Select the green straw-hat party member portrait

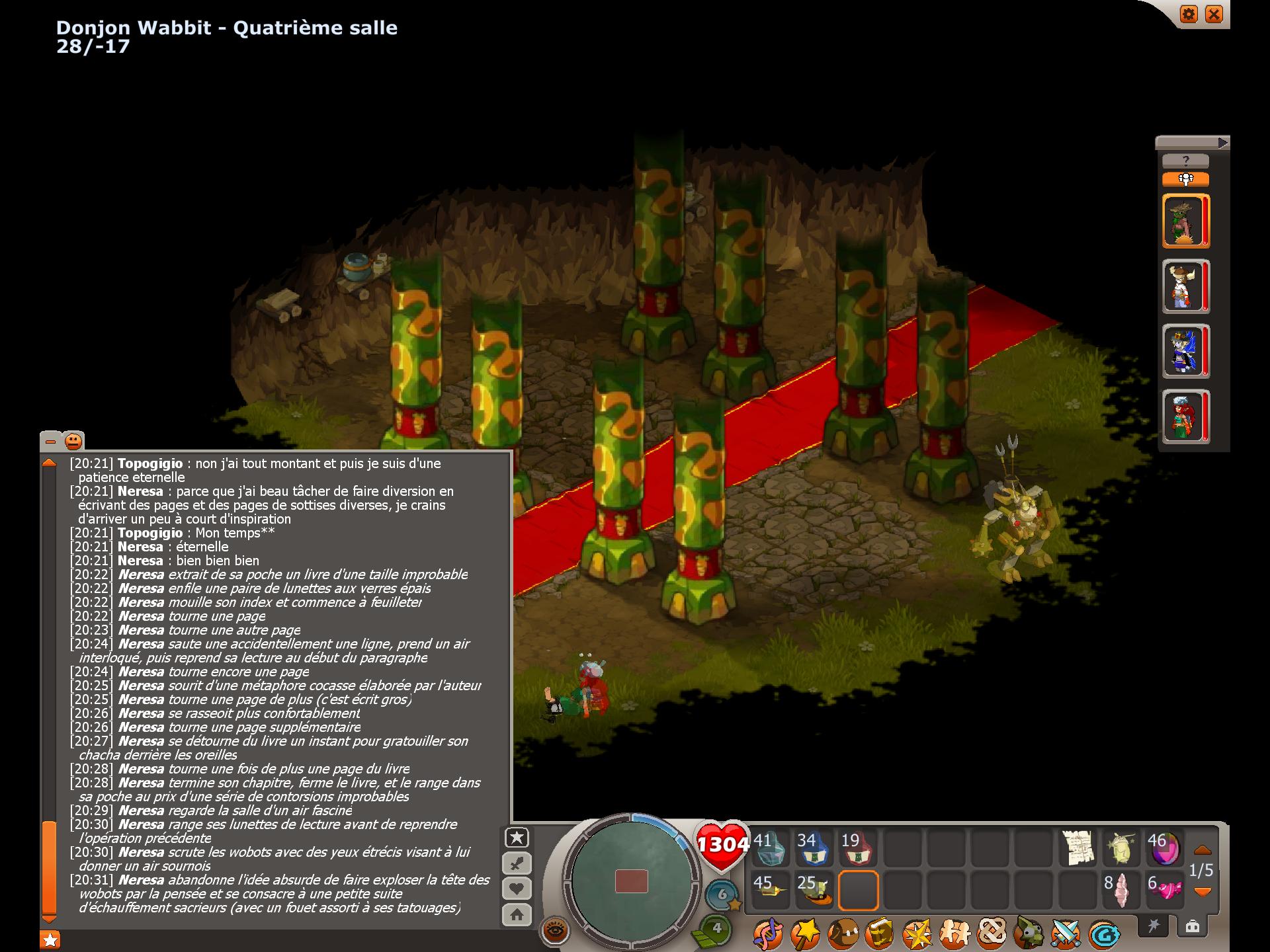1184,221
